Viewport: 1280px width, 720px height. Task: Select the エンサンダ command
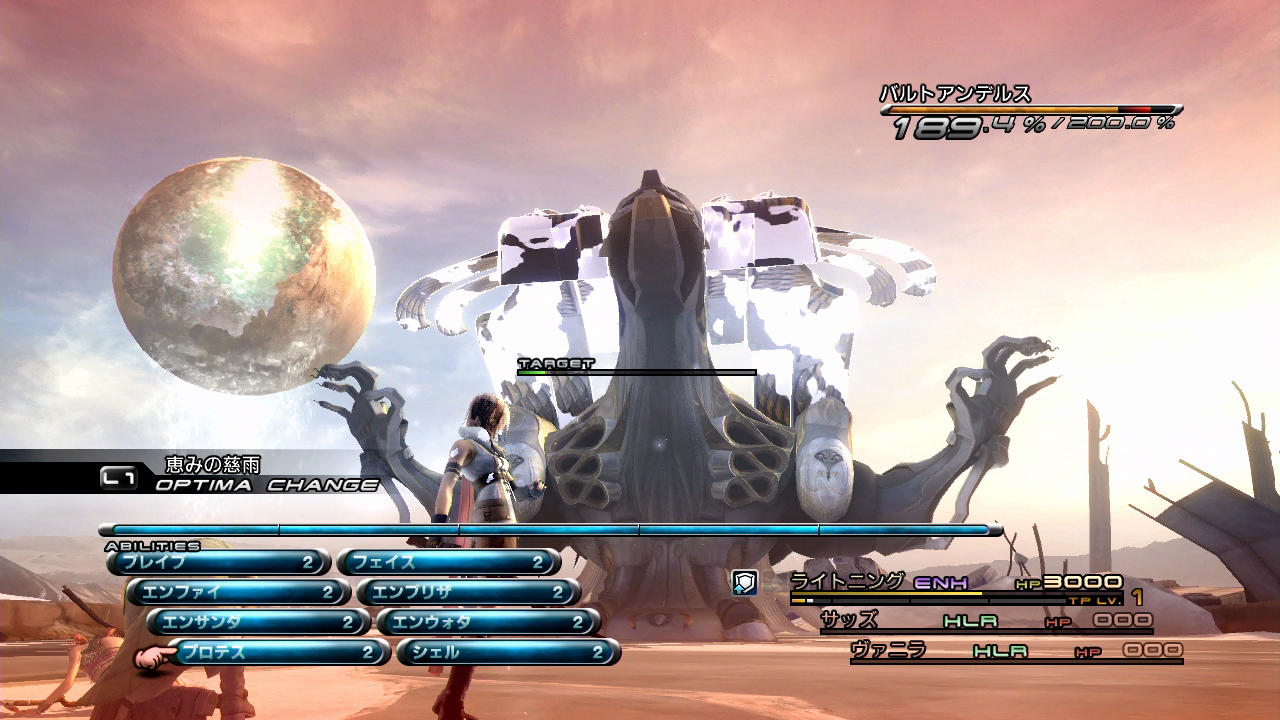258,623
